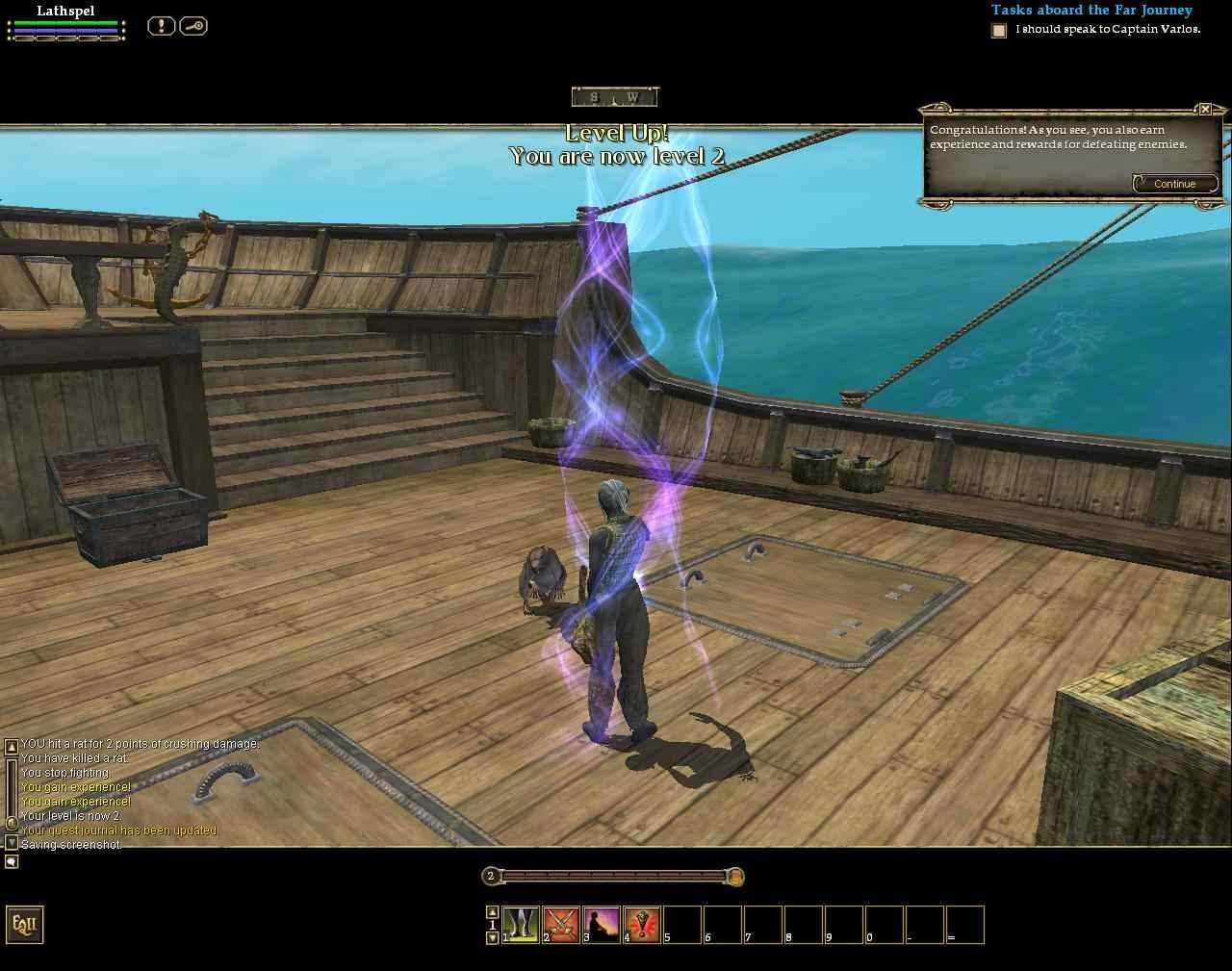This screenshot has width=1232, height=971.
Task: Click the exclamation mark icon beside the player bars
Action: tap(161, 26)
